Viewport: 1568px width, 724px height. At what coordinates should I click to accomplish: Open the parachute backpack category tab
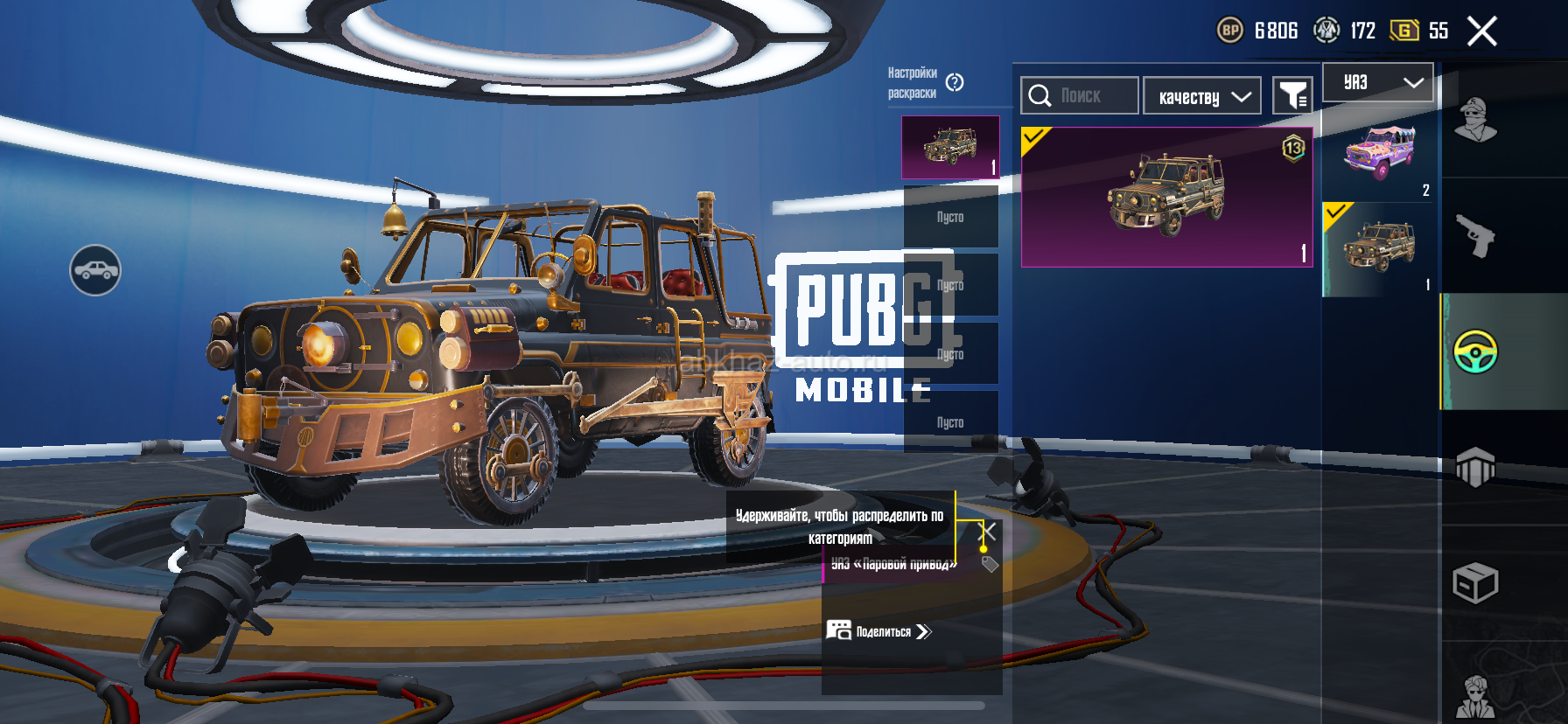(x=1475, y=467)
